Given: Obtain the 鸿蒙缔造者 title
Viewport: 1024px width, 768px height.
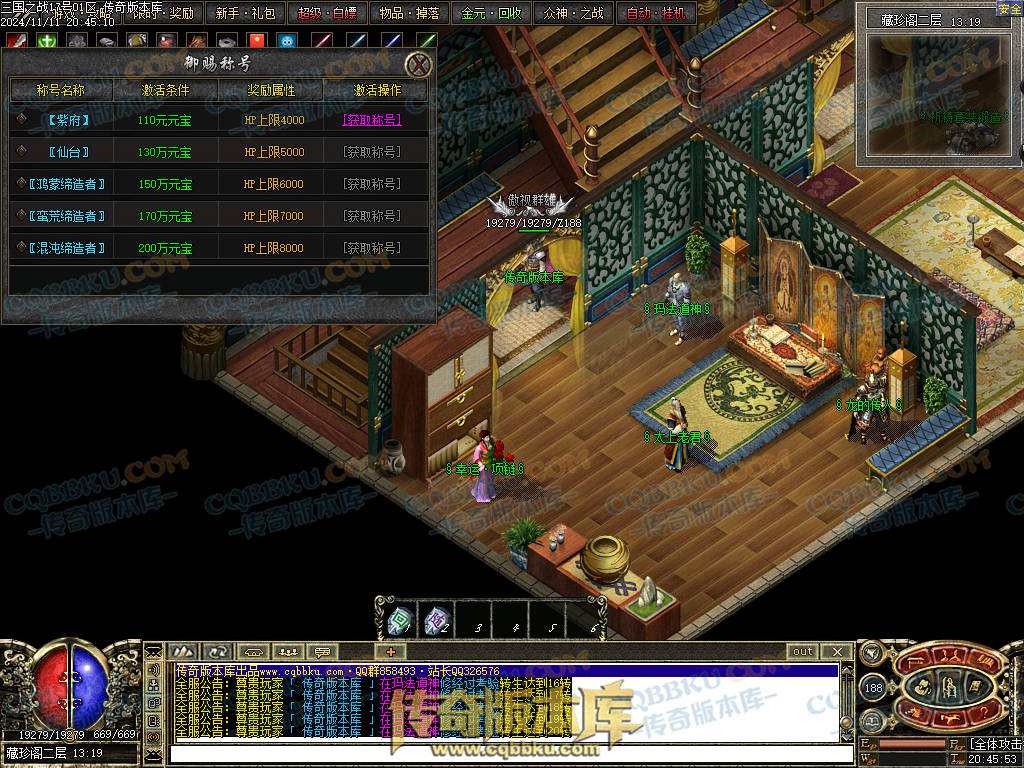Looking at the screenshot, I should pyautogui.click(x=372, y=184).
